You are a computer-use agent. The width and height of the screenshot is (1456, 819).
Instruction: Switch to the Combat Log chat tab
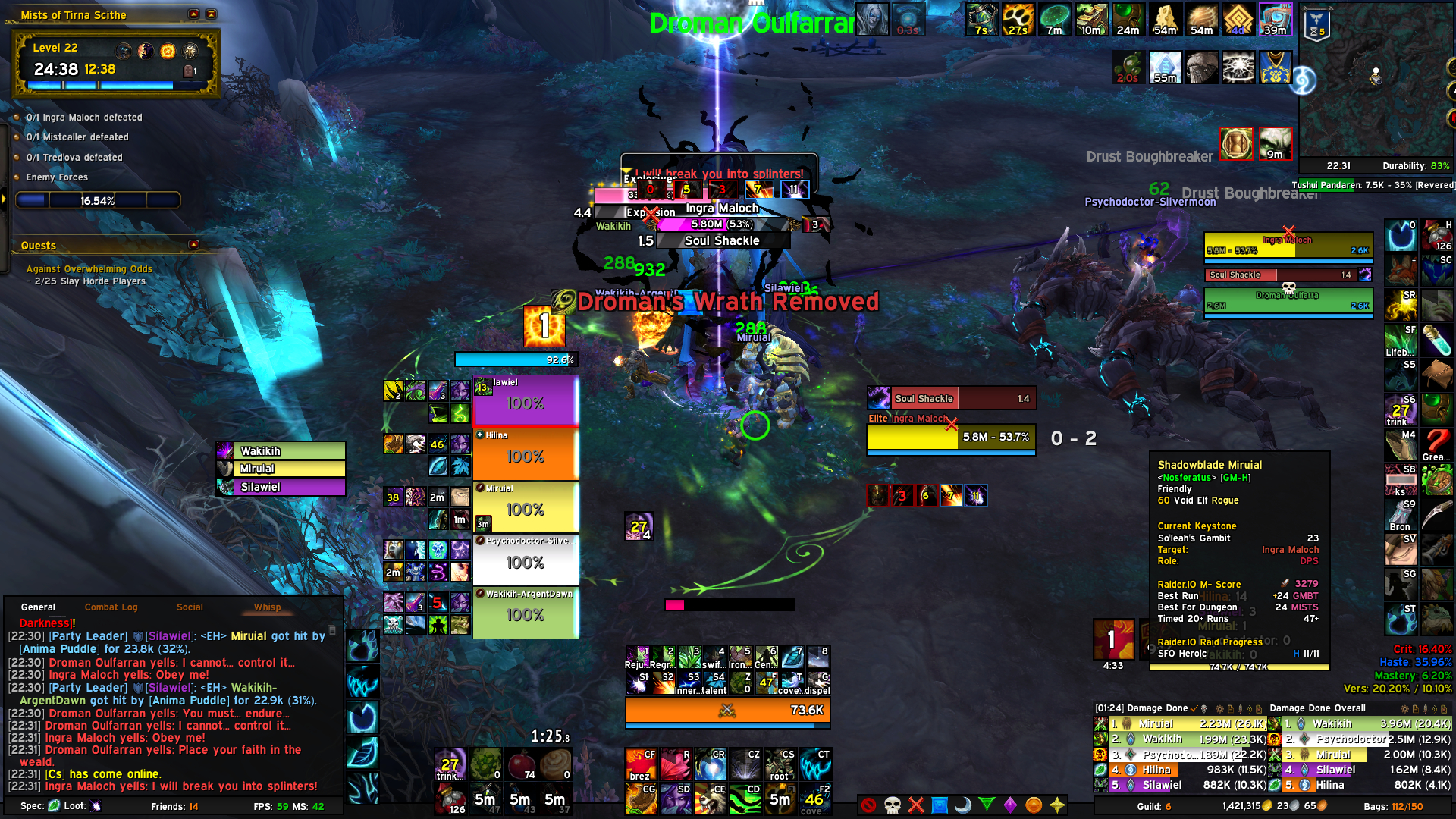point(111,607)
